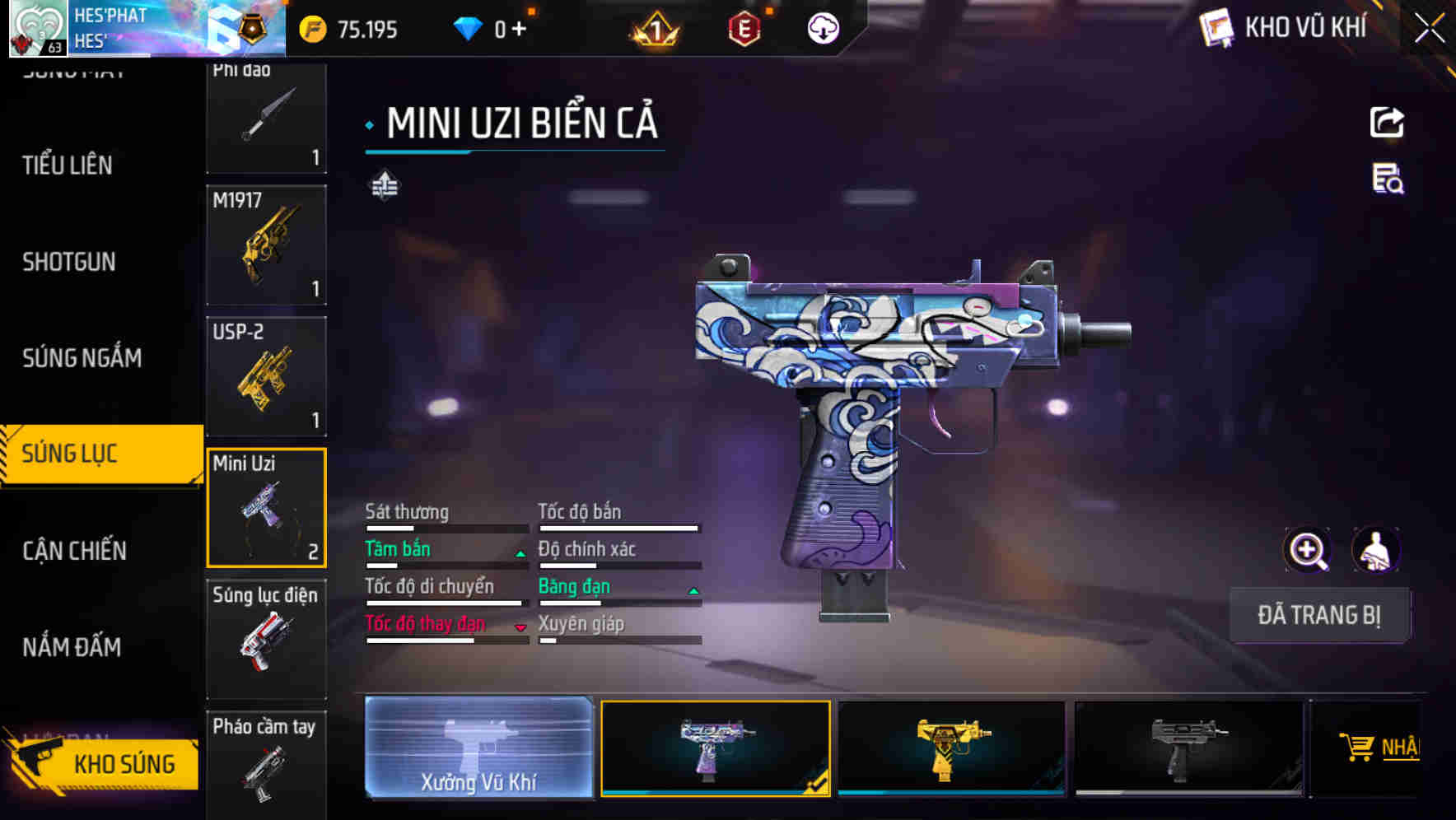Select the M1917 revolver slot
1456x820 pixels.
[266, 245]
